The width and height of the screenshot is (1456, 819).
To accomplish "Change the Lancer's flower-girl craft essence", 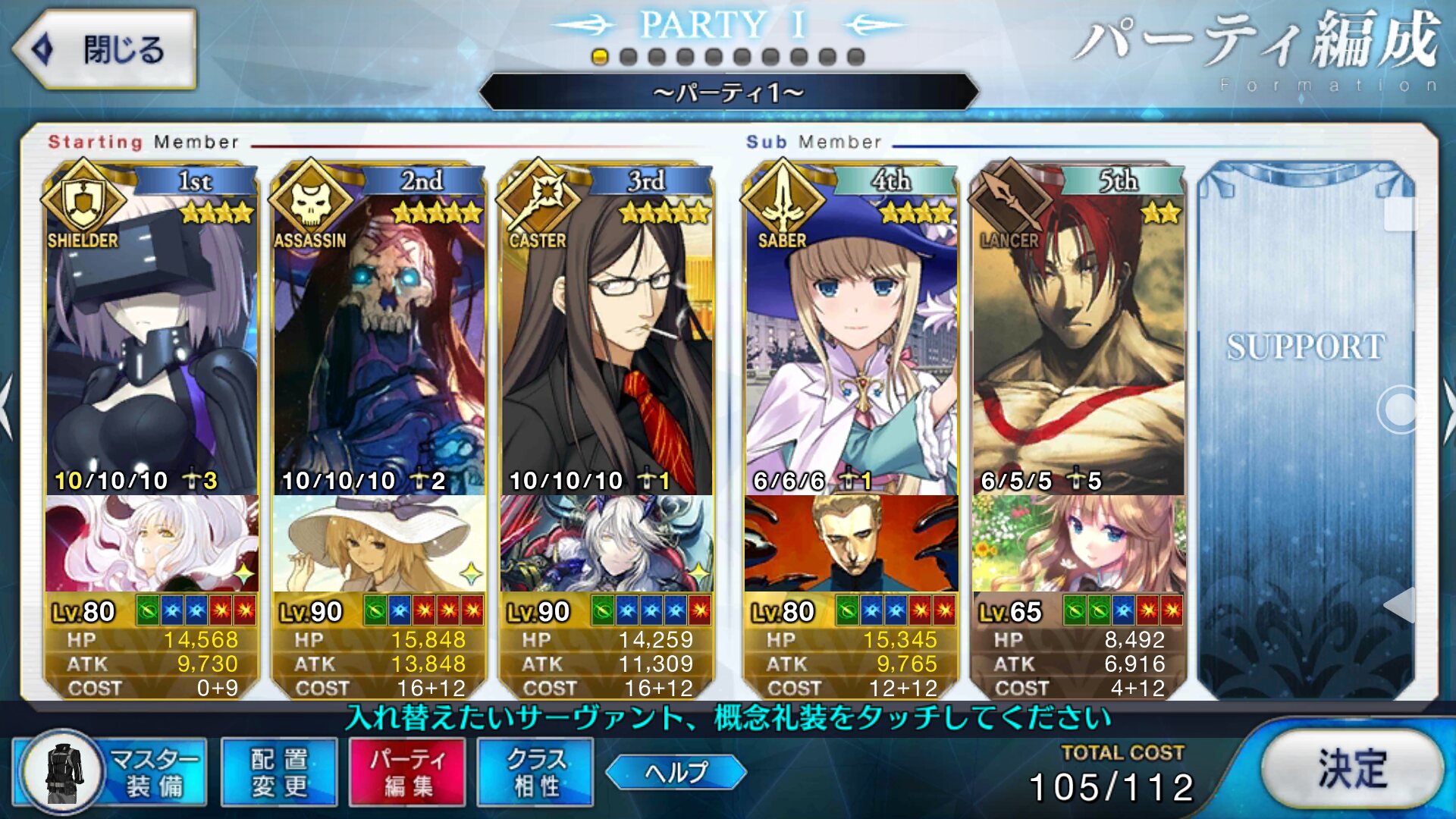I will [1078, 543].
